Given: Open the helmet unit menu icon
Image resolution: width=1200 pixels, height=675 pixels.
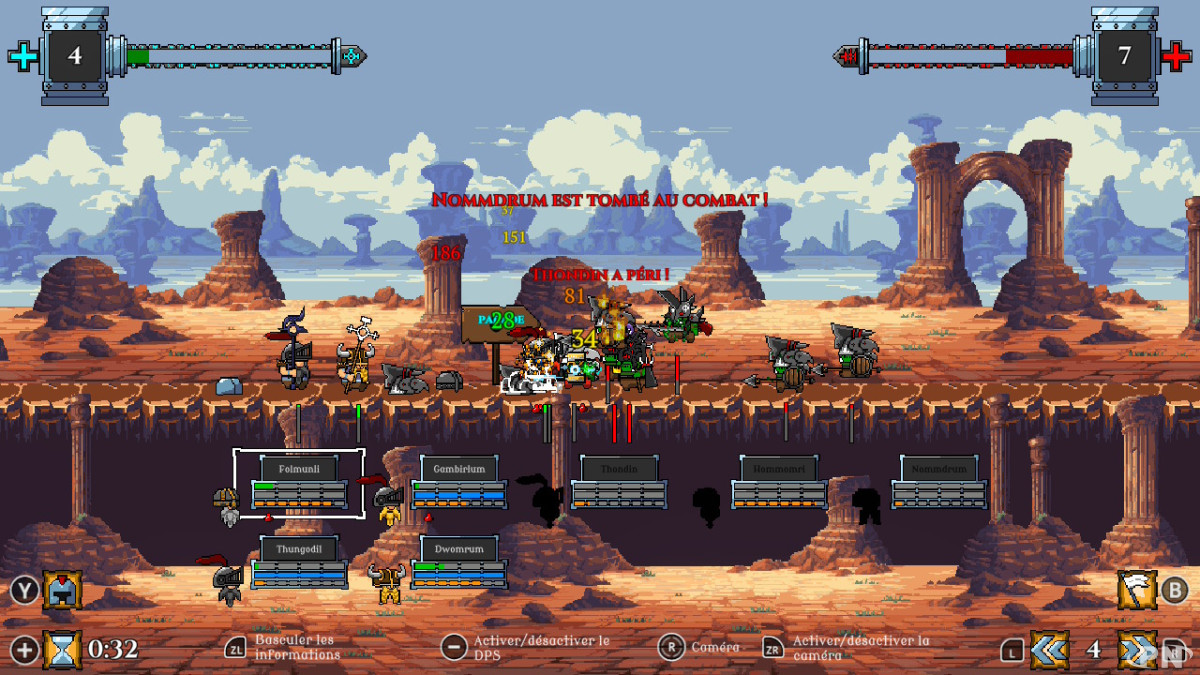Looking at the screenshot, I should pos(62,590).
